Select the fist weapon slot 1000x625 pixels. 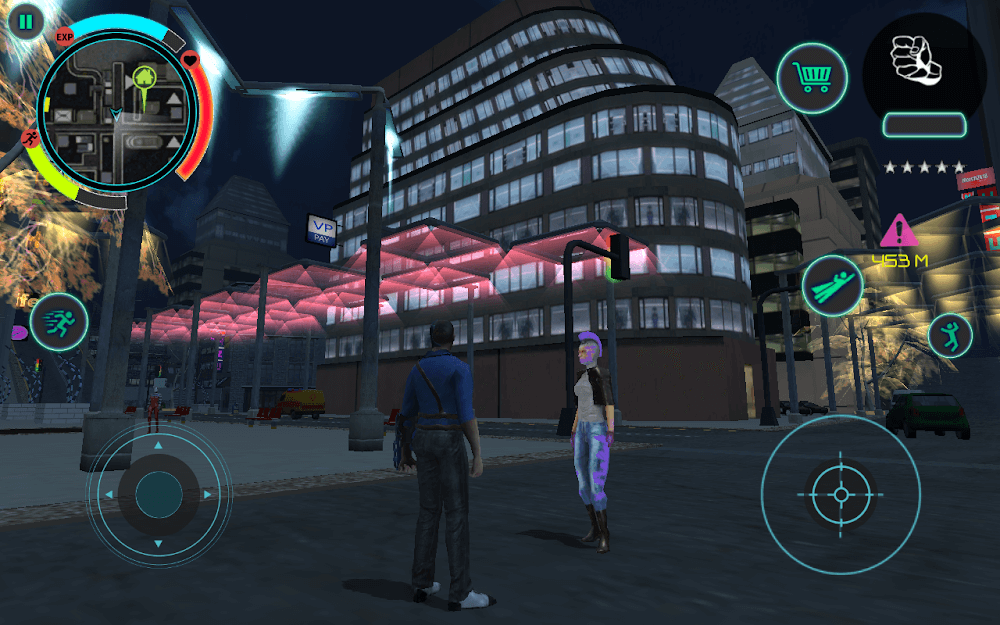click(x=923, y=63)
